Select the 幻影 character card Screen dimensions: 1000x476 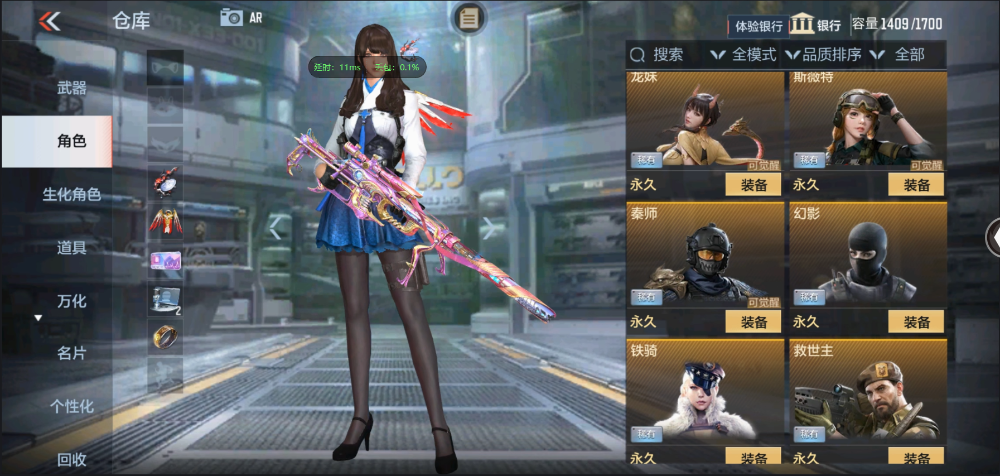868,255
